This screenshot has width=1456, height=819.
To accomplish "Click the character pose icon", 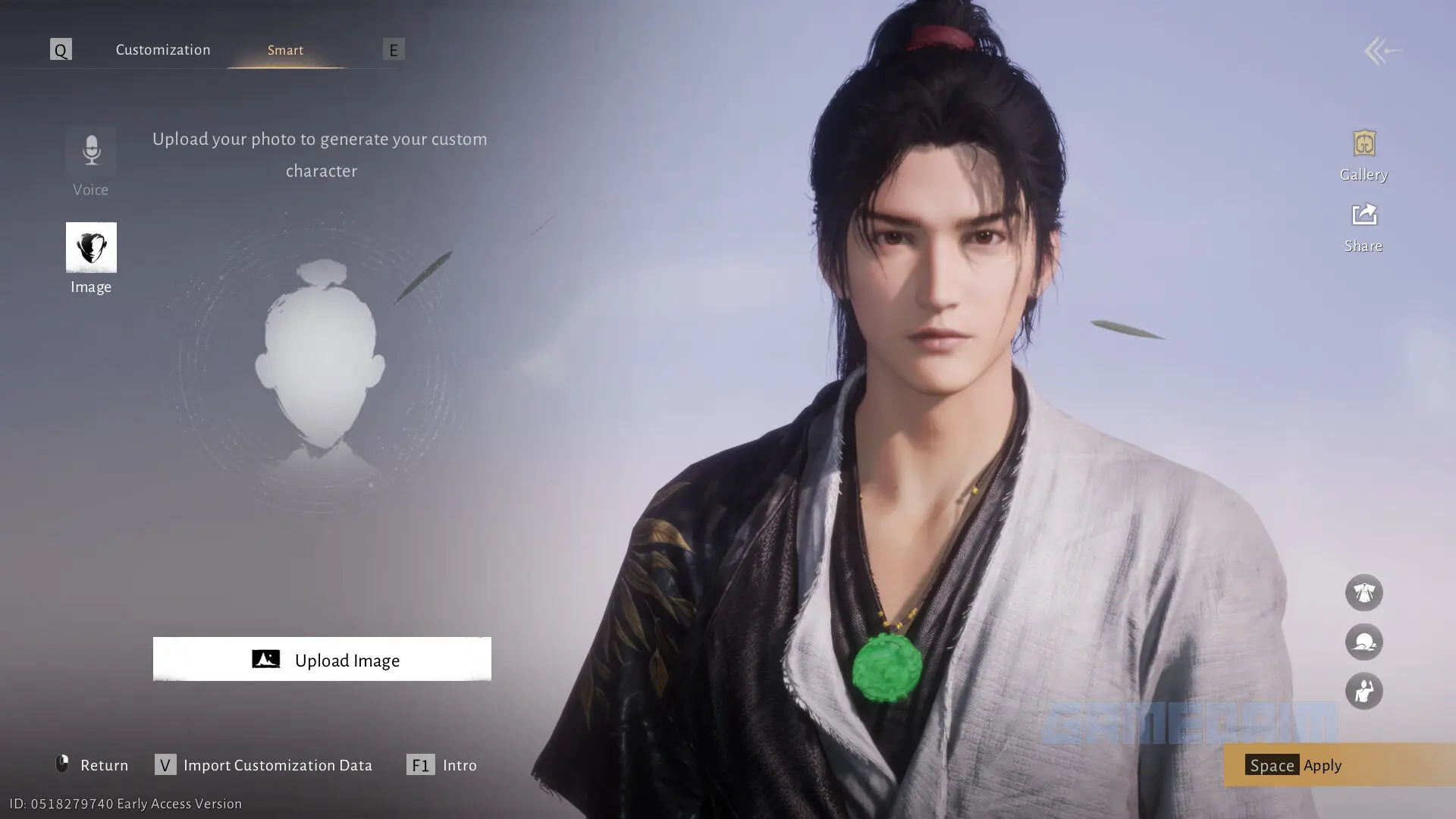I will [1363, 692].
